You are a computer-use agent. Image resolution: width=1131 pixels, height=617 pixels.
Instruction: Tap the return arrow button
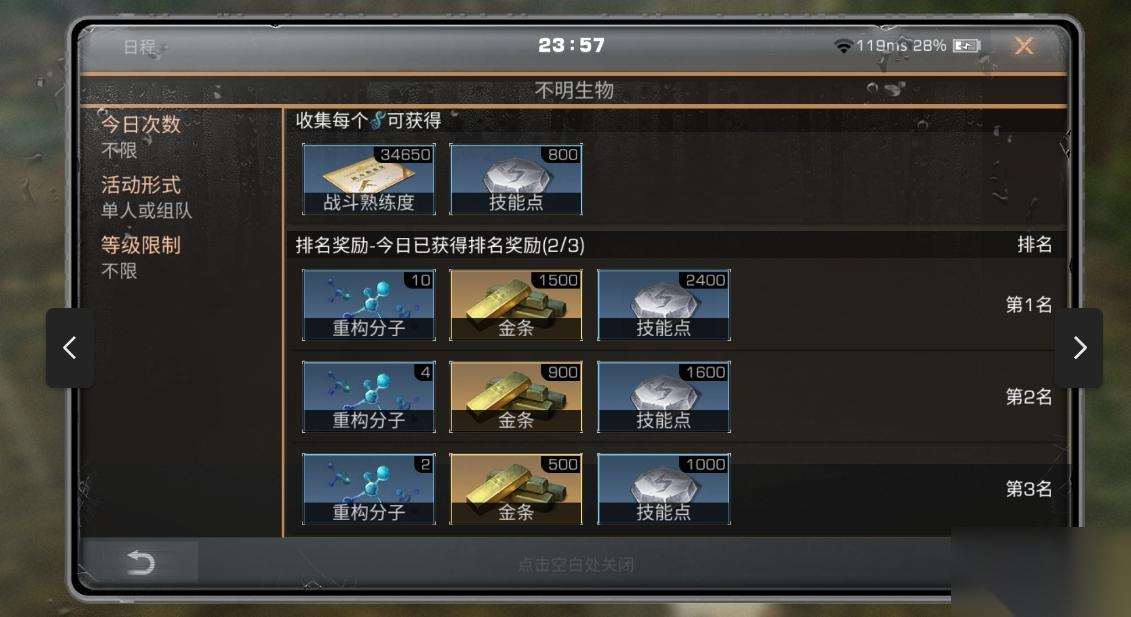click(141, 563)
